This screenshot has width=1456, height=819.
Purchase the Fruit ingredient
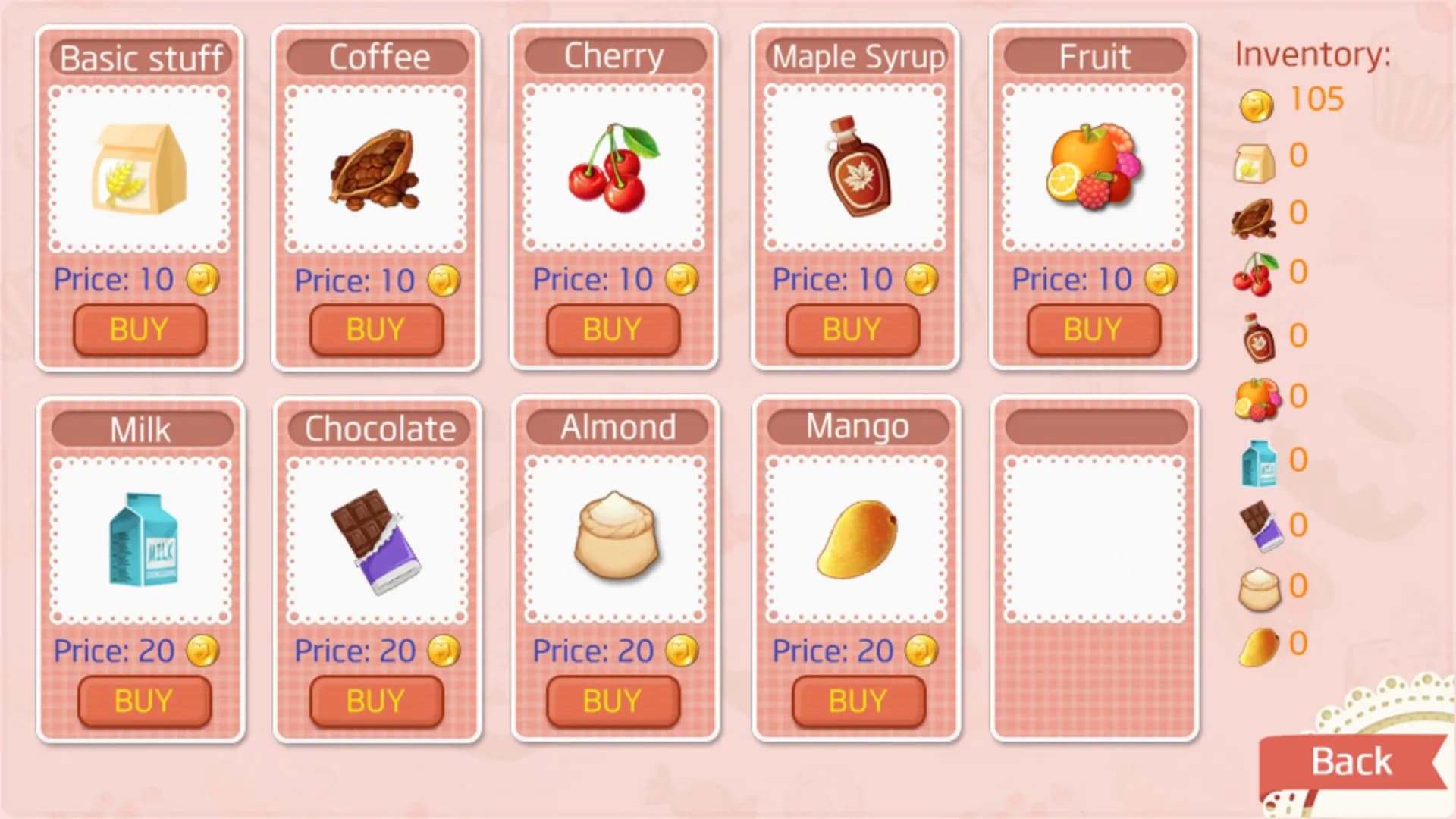pos(1093,330)
